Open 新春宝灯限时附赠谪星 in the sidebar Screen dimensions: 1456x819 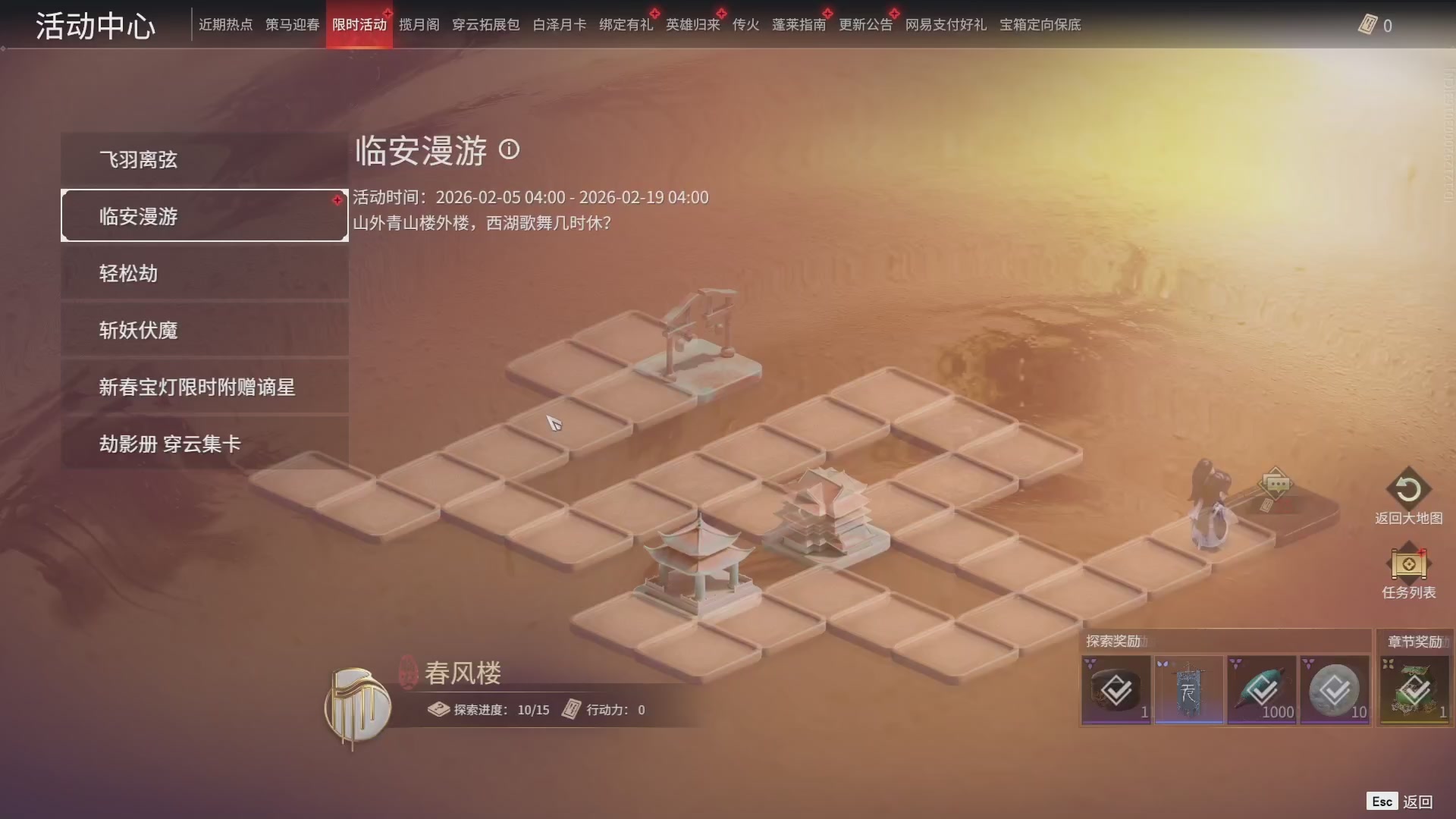(205, 387)
